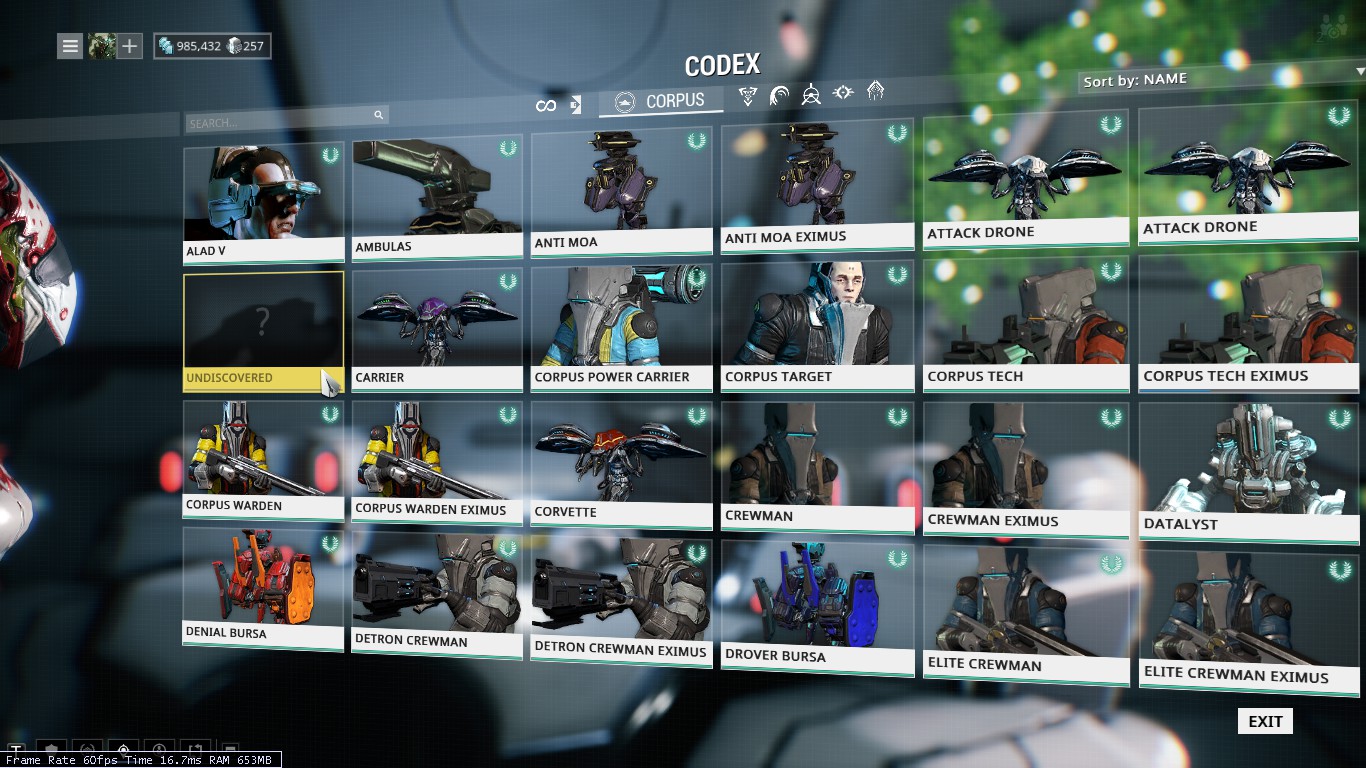Select the Ambulas entry tile
Viewport: 1366px width, 768px height.
click(437, 195)
